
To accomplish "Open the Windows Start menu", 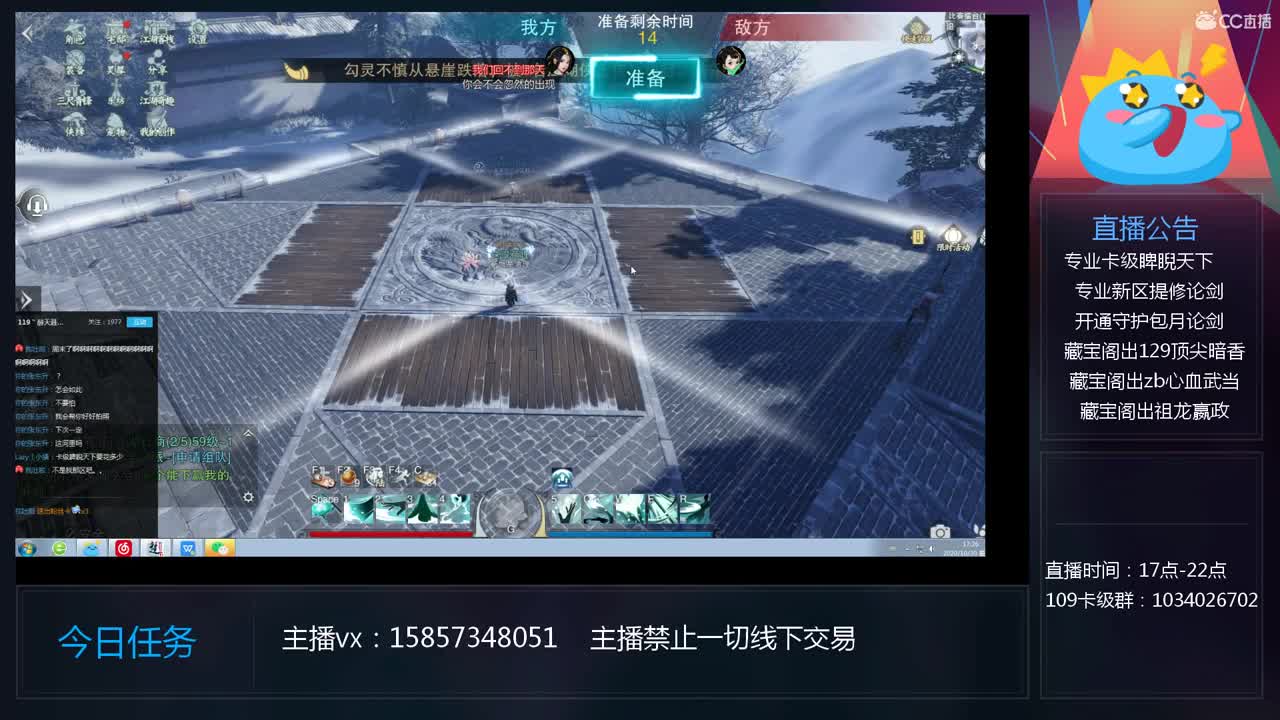I will point(27,548).
